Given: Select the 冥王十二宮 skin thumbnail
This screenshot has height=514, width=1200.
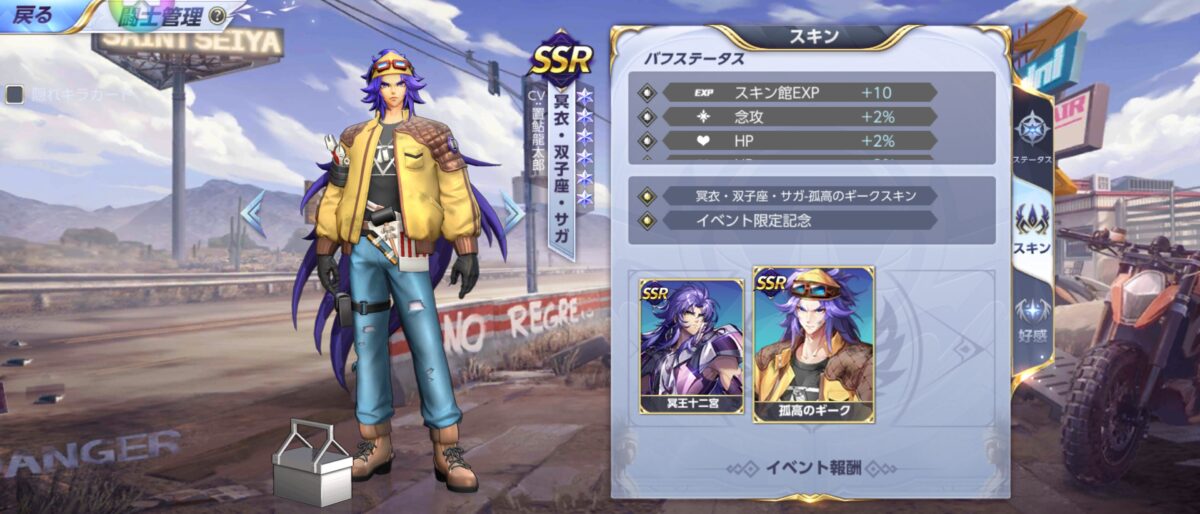Looking at the screenshot, I should [691, 346].
